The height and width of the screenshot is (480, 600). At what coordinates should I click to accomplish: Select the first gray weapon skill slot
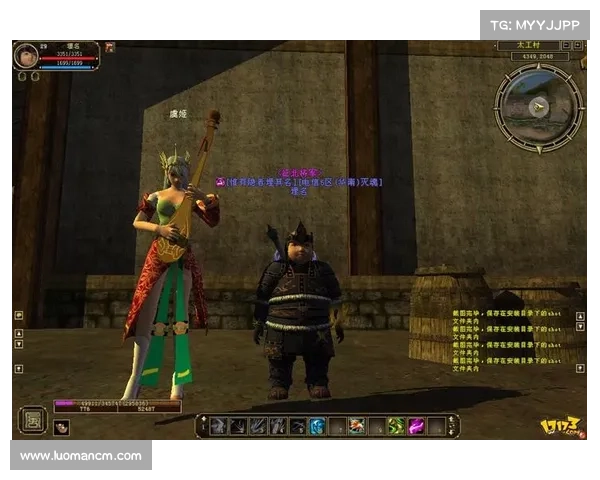(x=219, y=426)
